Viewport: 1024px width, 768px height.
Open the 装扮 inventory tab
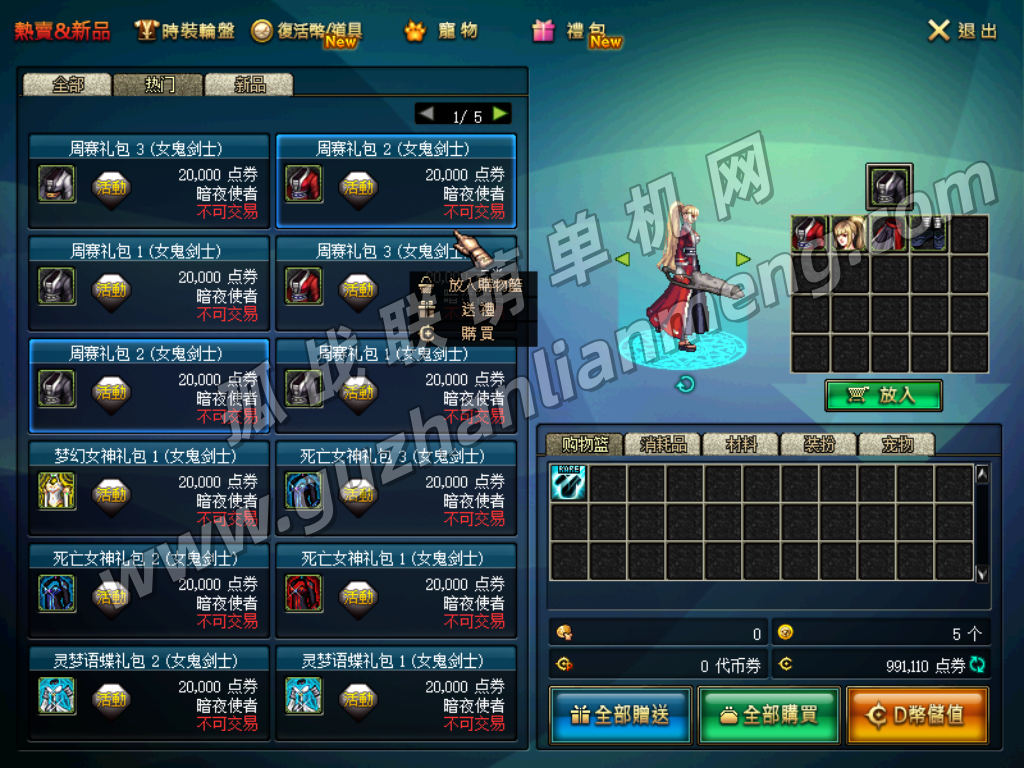819,445
